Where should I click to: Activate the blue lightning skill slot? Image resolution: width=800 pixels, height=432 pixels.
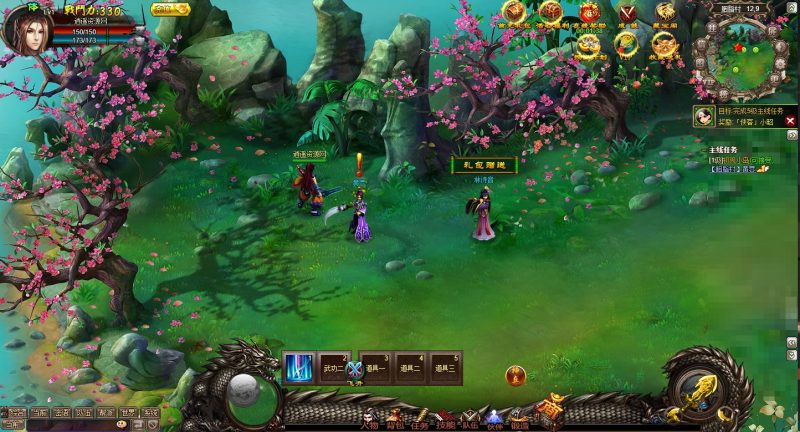pos(298,369)
